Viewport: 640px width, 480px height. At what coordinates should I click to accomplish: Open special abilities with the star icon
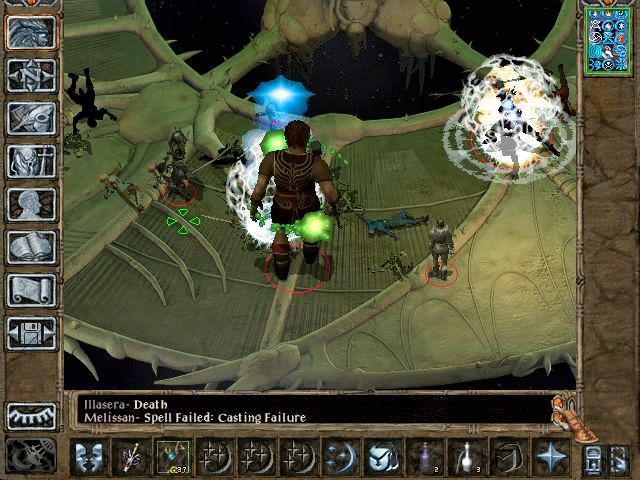point(551,456)
